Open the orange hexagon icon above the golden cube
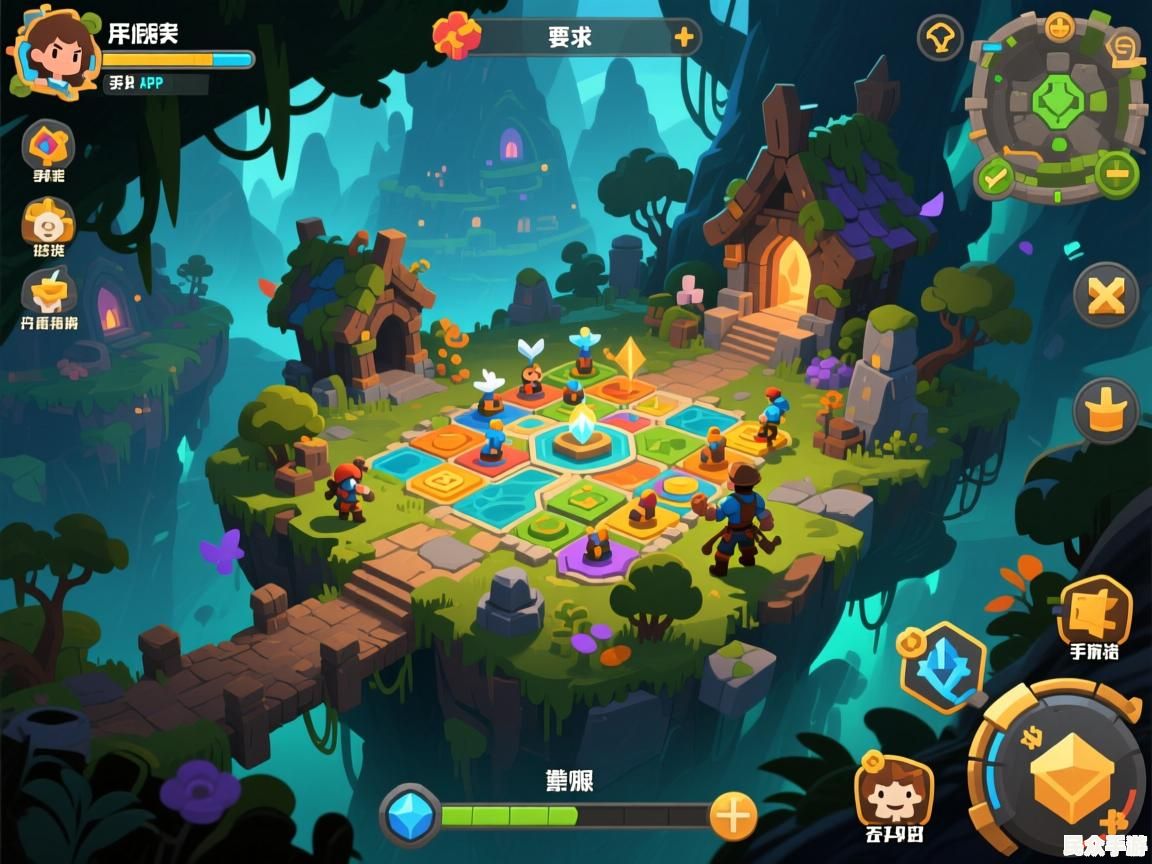The height and width of the screenshot is (864, 1152). [1094, 610]
